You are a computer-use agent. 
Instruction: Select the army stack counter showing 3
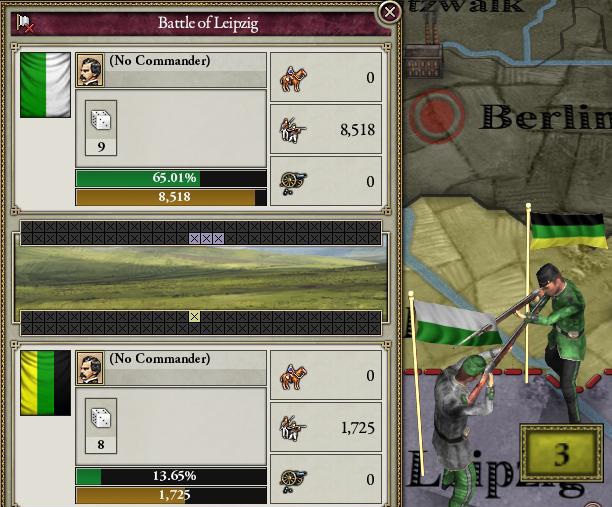coord(561,454)
